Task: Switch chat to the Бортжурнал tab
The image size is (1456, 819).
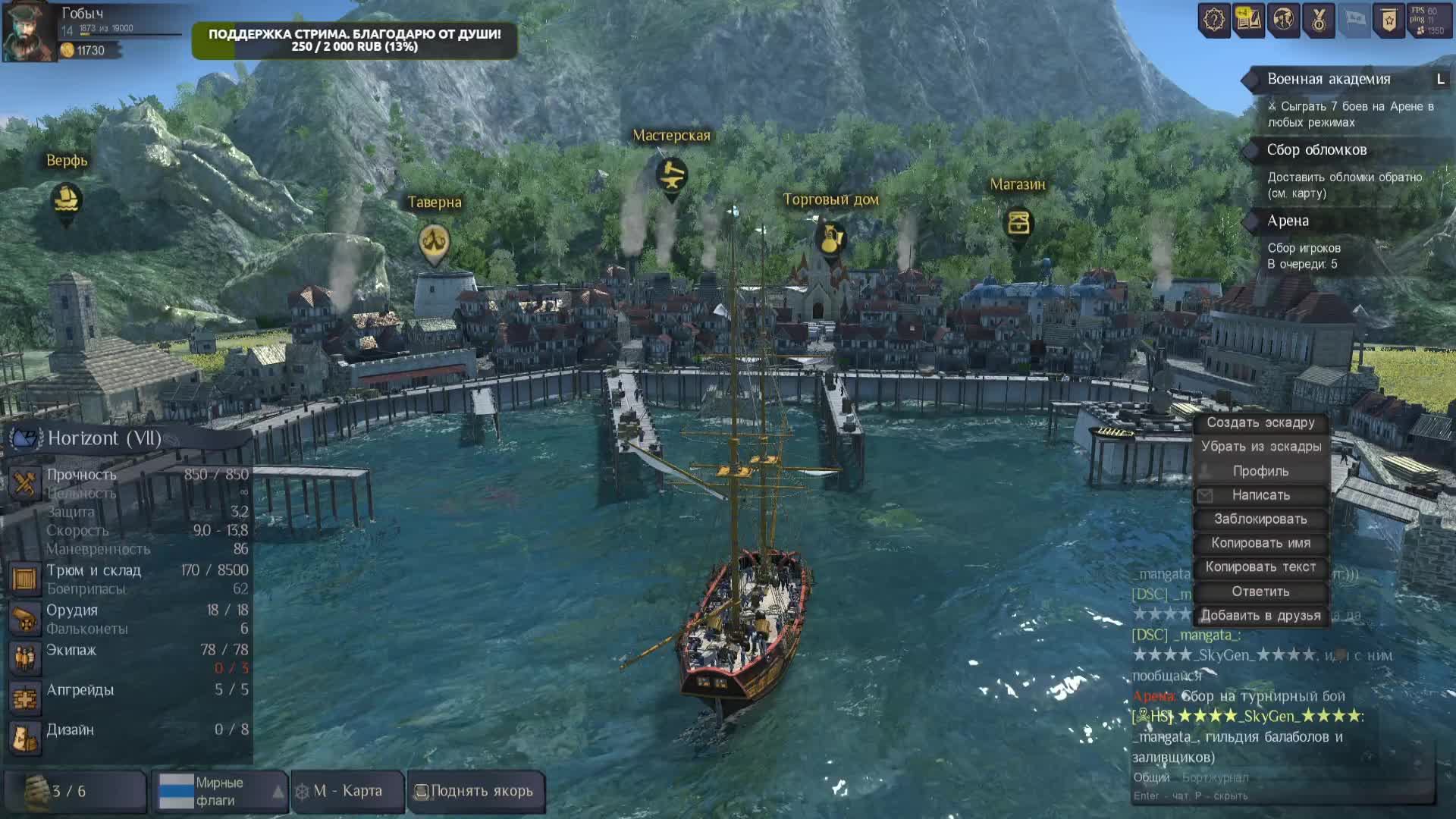Action: 1215,777
